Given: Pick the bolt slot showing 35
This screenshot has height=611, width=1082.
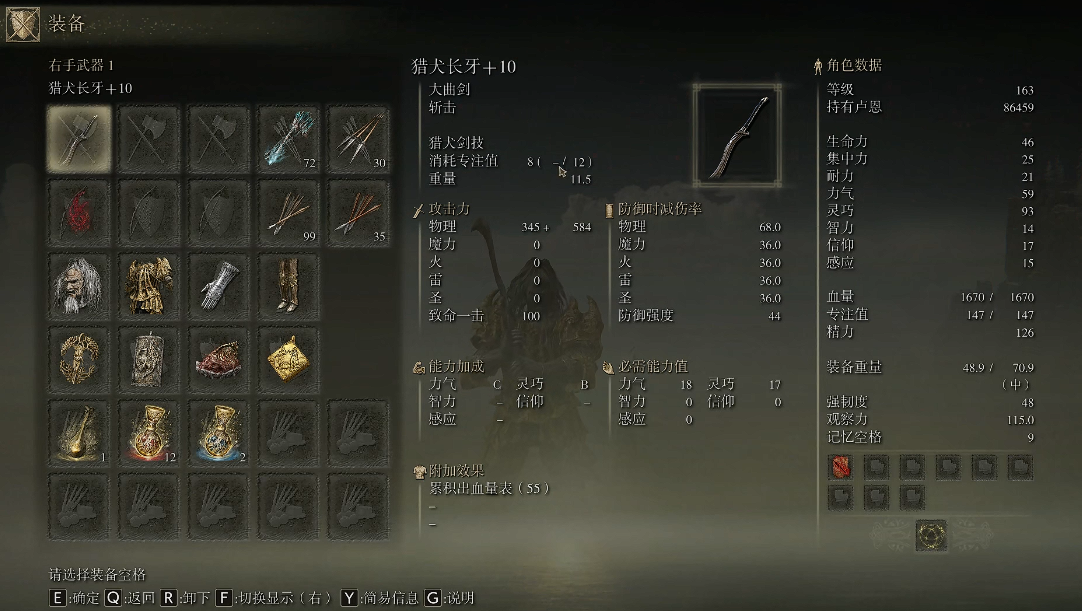Looking at the screenshot, I should pos(359,213).
